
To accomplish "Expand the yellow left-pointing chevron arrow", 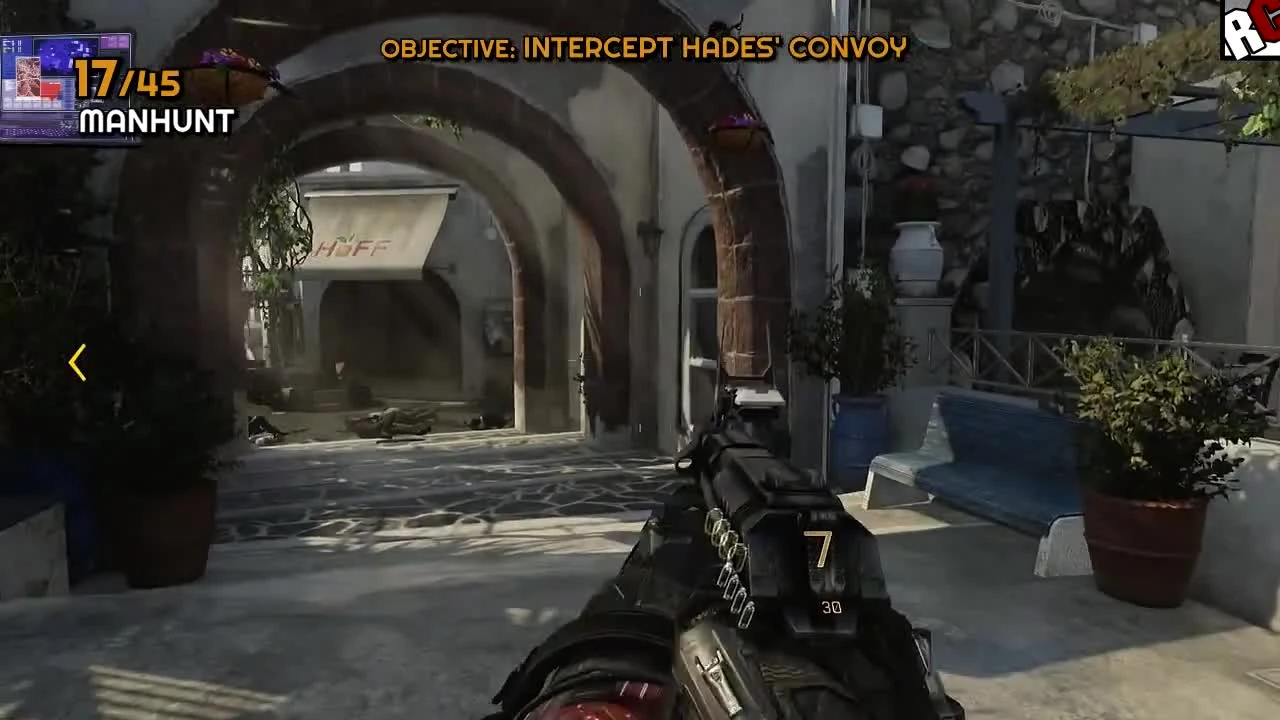I will point(77,363).
